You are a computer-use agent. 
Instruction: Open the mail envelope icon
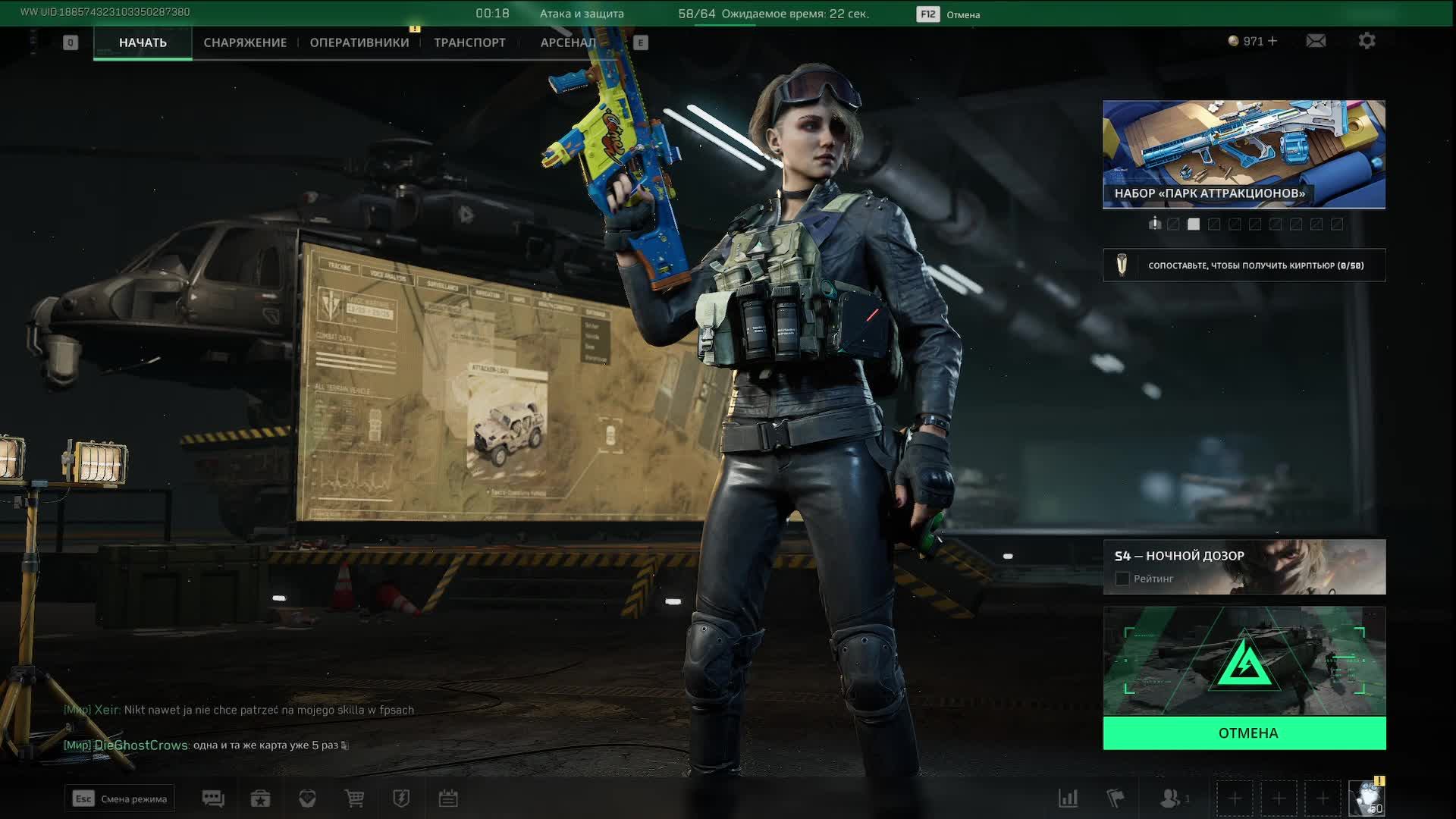pyautogui.click(x=1316, y=41)
